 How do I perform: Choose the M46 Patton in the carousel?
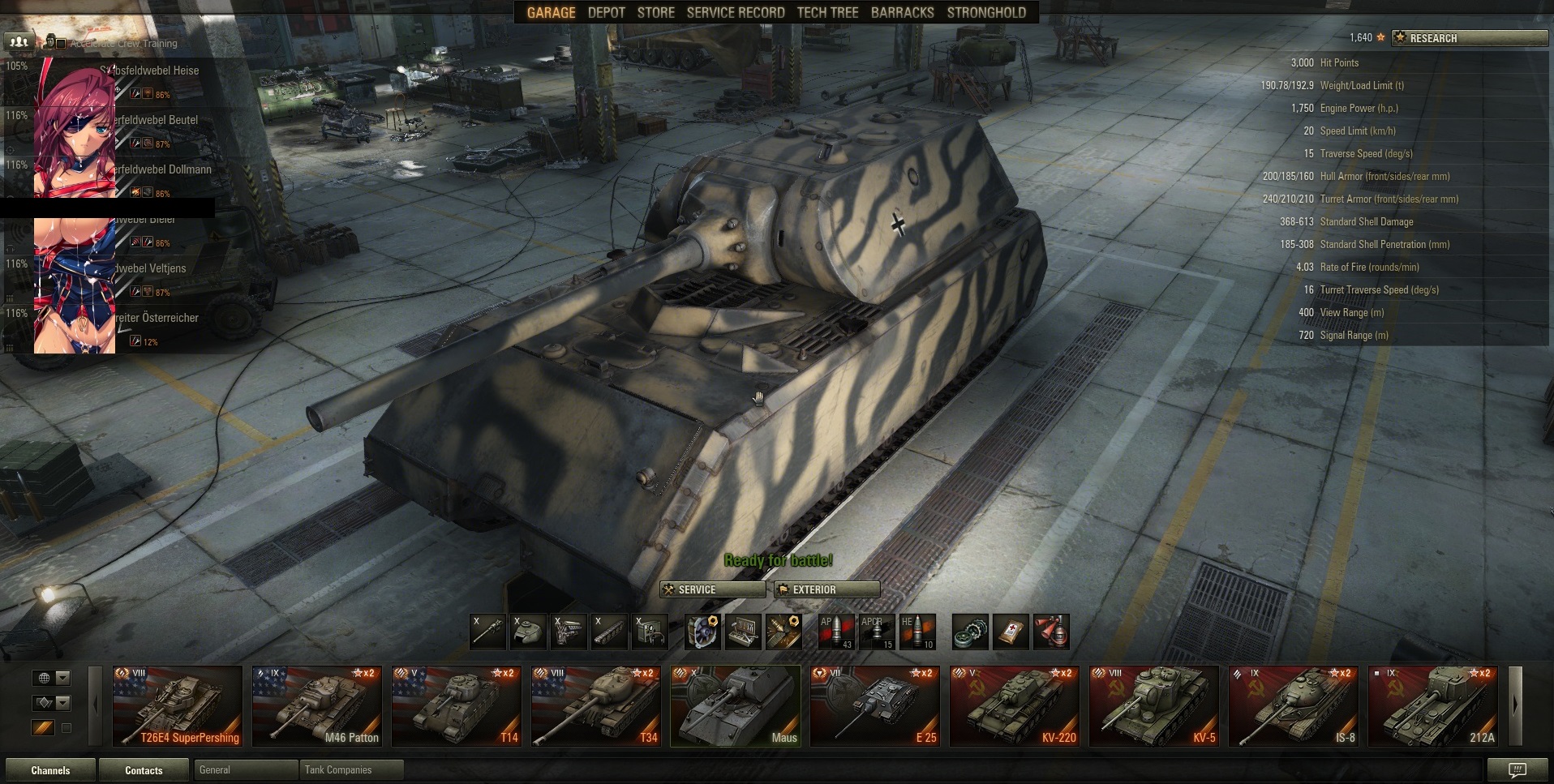317,705
